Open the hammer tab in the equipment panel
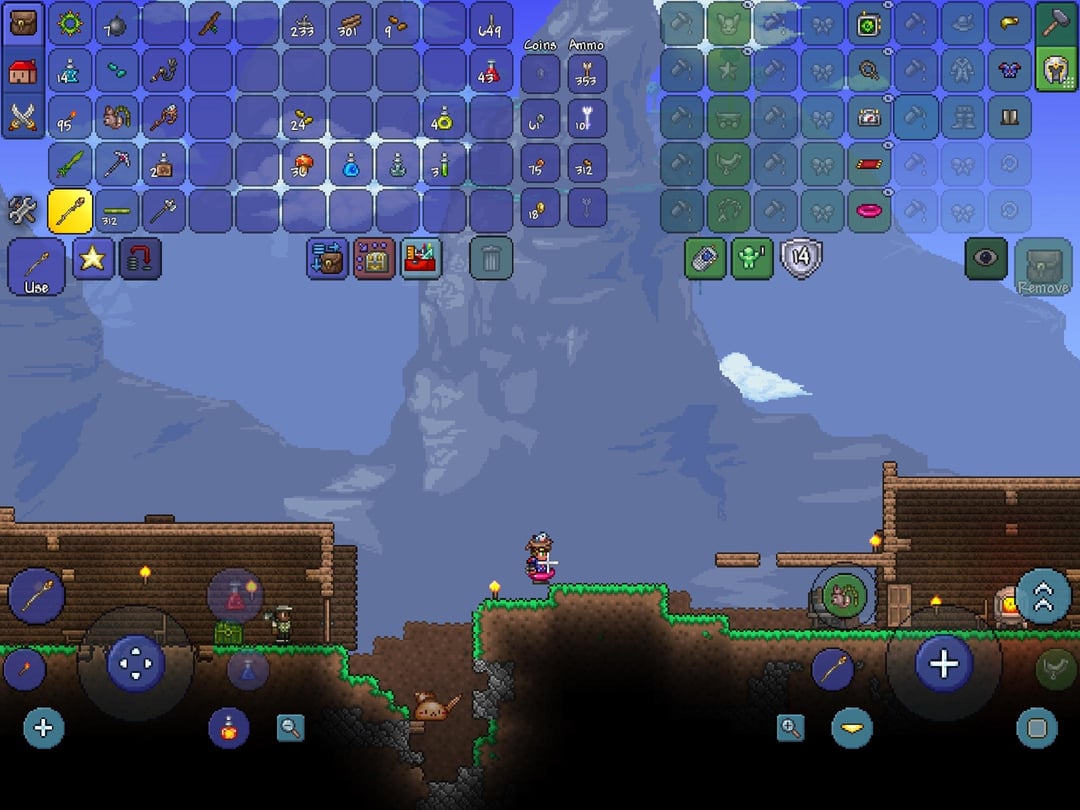This screenshot has width=1080, height=810. pos(1056,24)
